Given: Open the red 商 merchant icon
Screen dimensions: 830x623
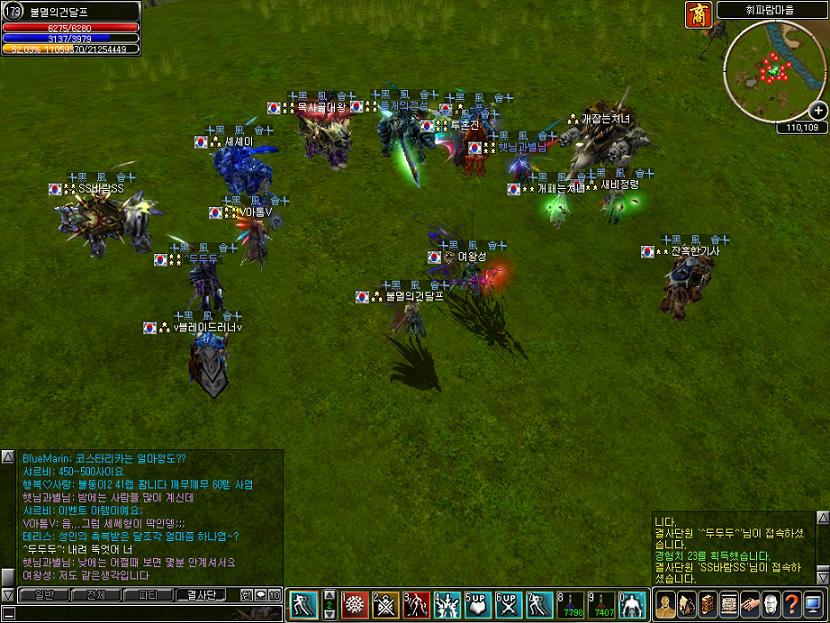Looking at the screenshot, I should pyautogui.click(x=697, y=14).
